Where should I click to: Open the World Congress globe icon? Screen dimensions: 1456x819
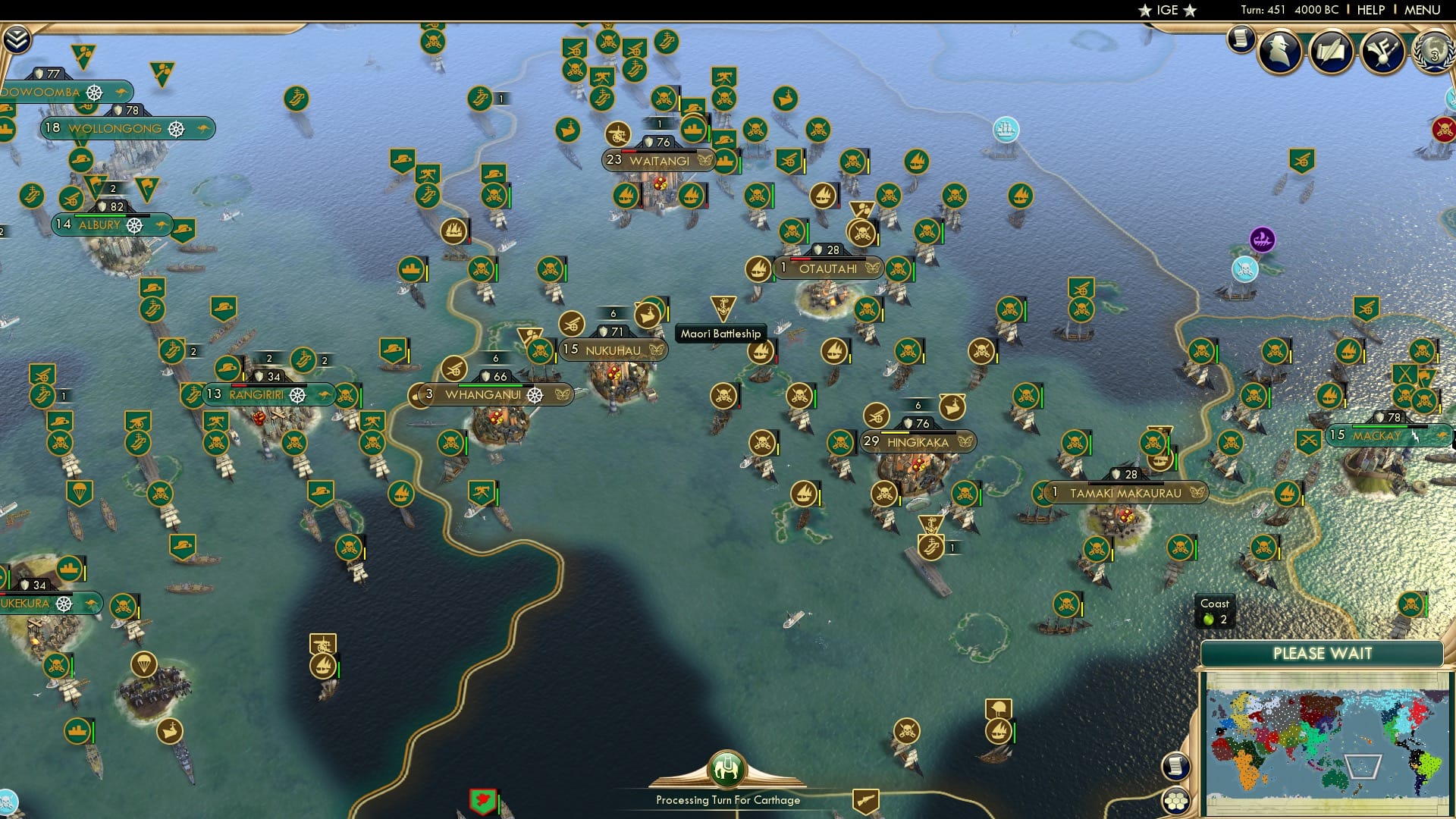tap(1433, 55)
